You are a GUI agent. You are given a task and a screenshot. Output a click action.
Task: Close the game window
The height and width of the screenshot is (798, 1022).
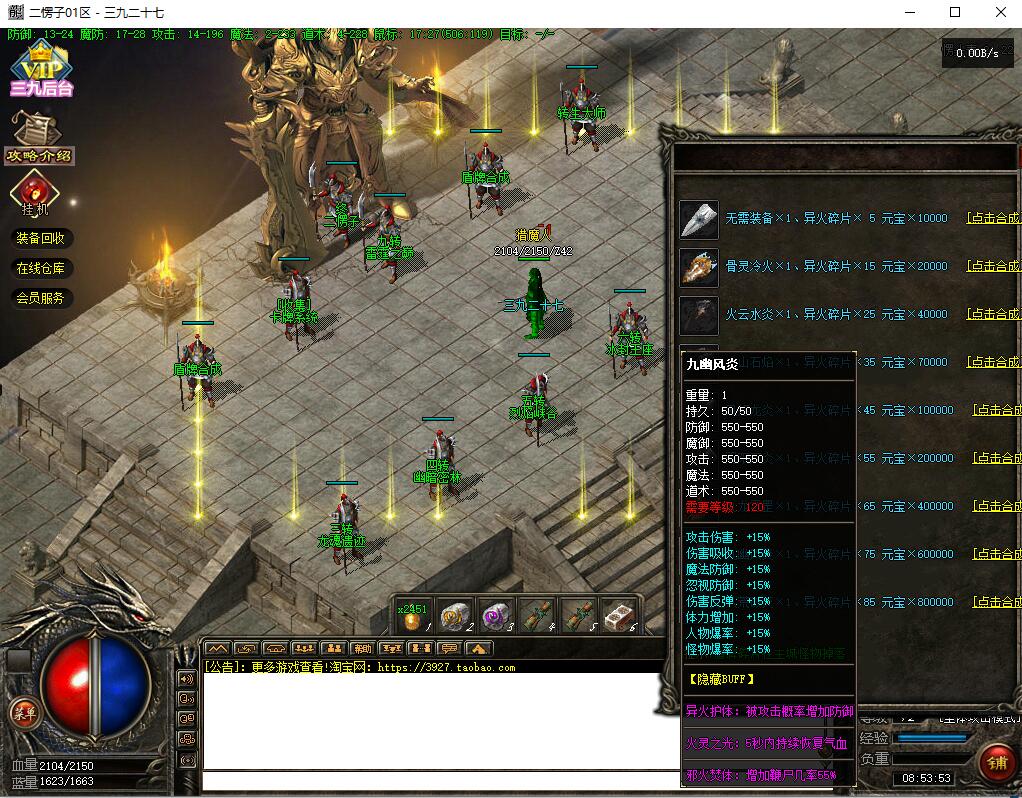point(1001,13)
